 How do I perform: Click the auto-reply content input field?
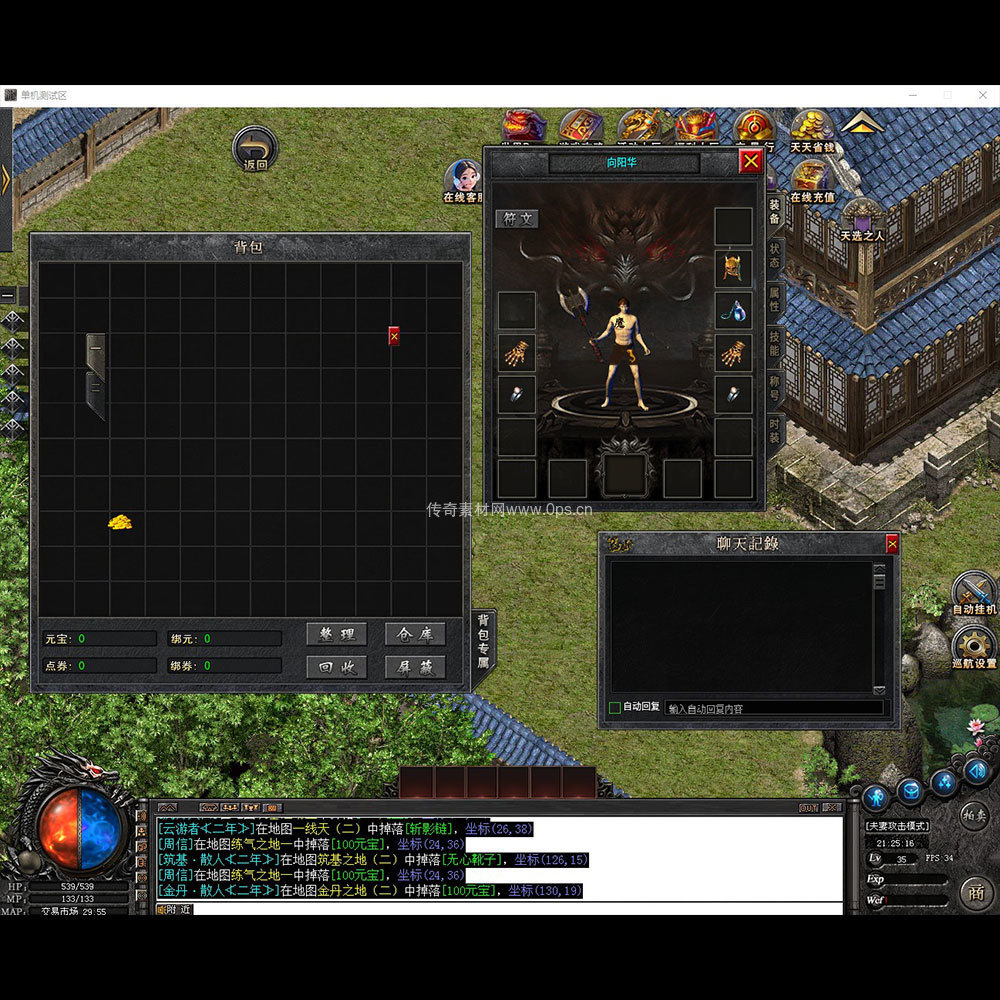pyautogui.click(x=773, y=708)
